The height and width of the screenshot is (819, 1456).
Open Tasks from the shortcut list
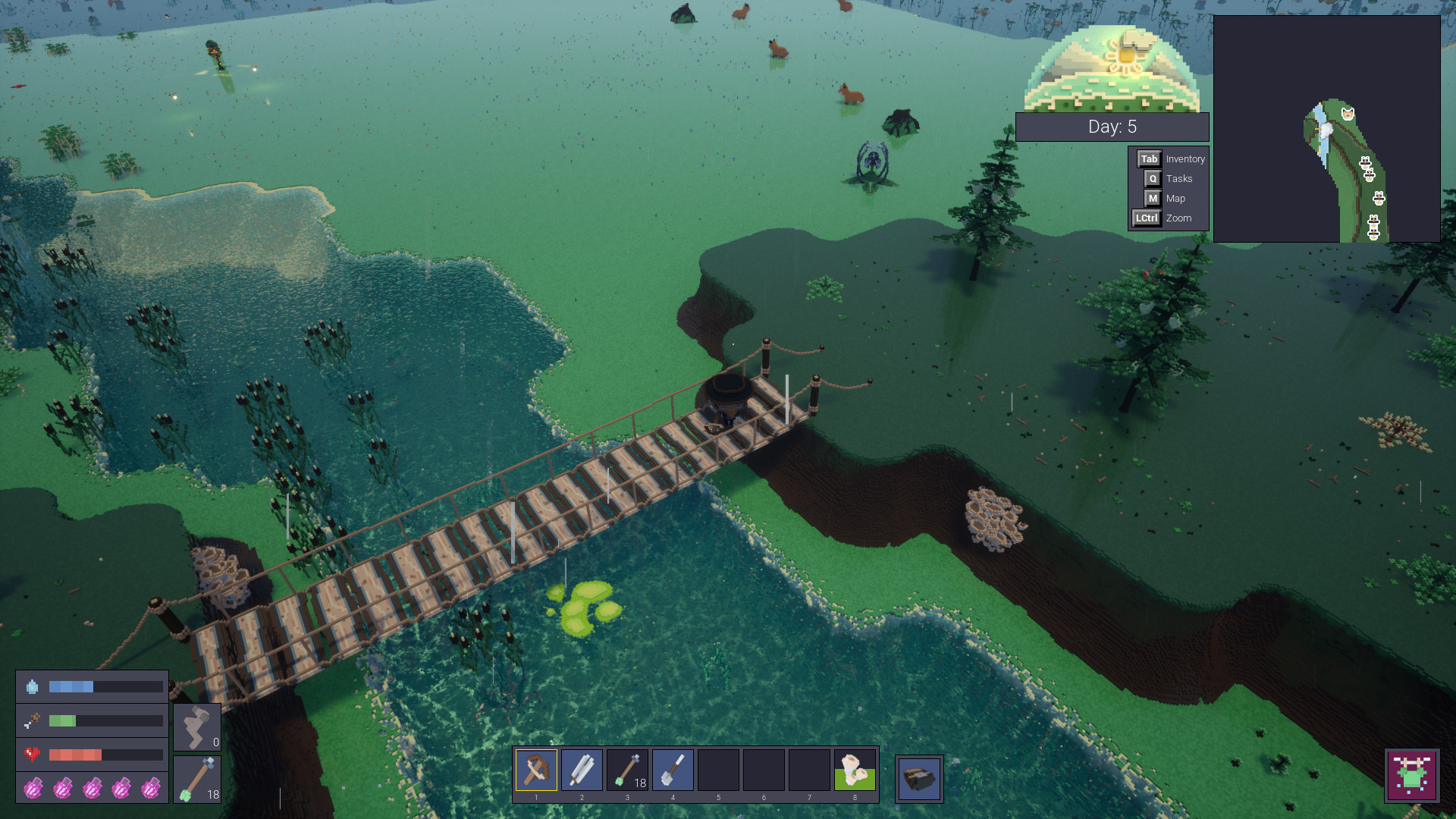tap(1171, 179)
